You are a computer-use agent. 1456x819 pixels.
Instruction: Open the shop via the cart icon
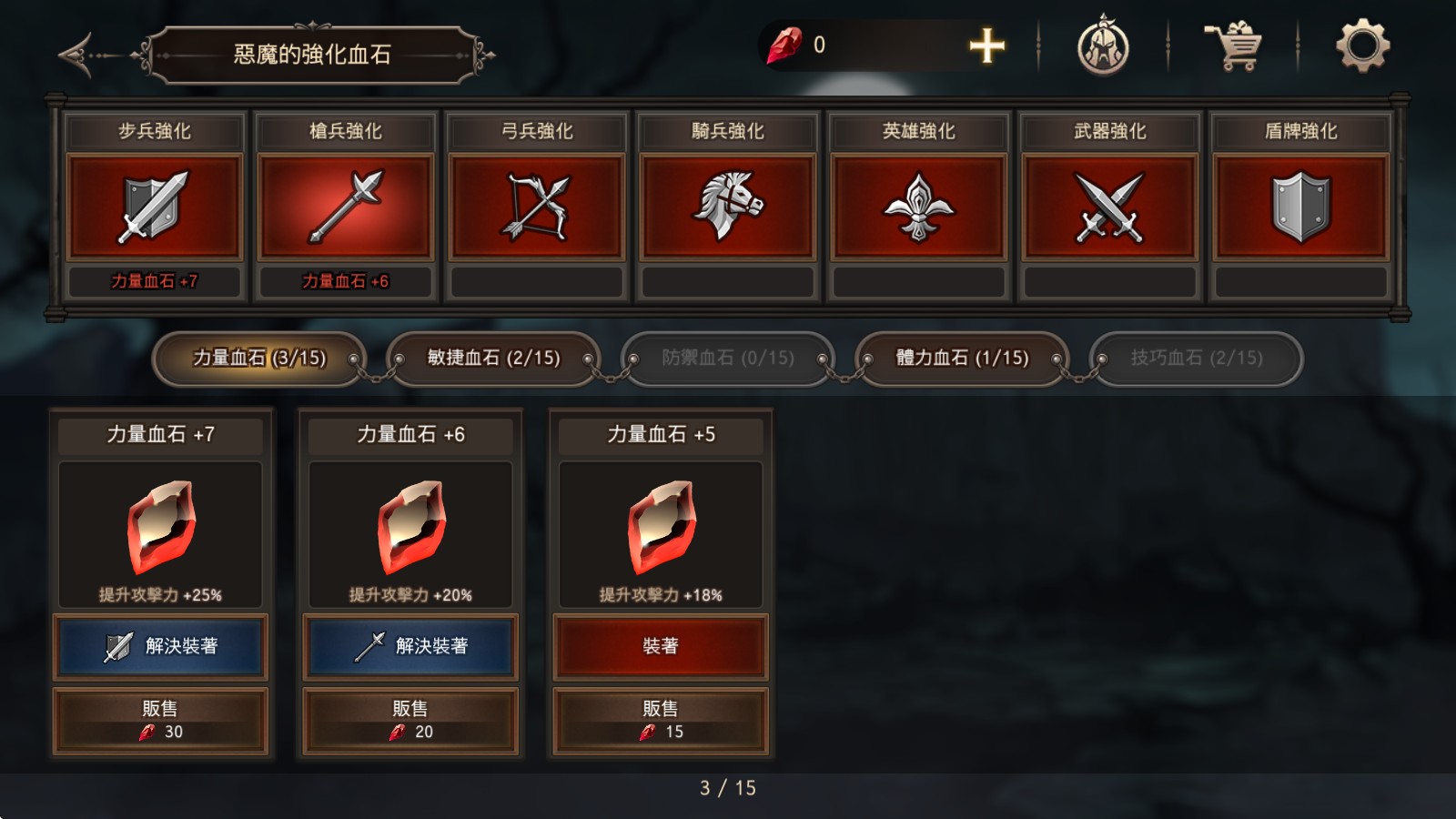pos(1233,48)
